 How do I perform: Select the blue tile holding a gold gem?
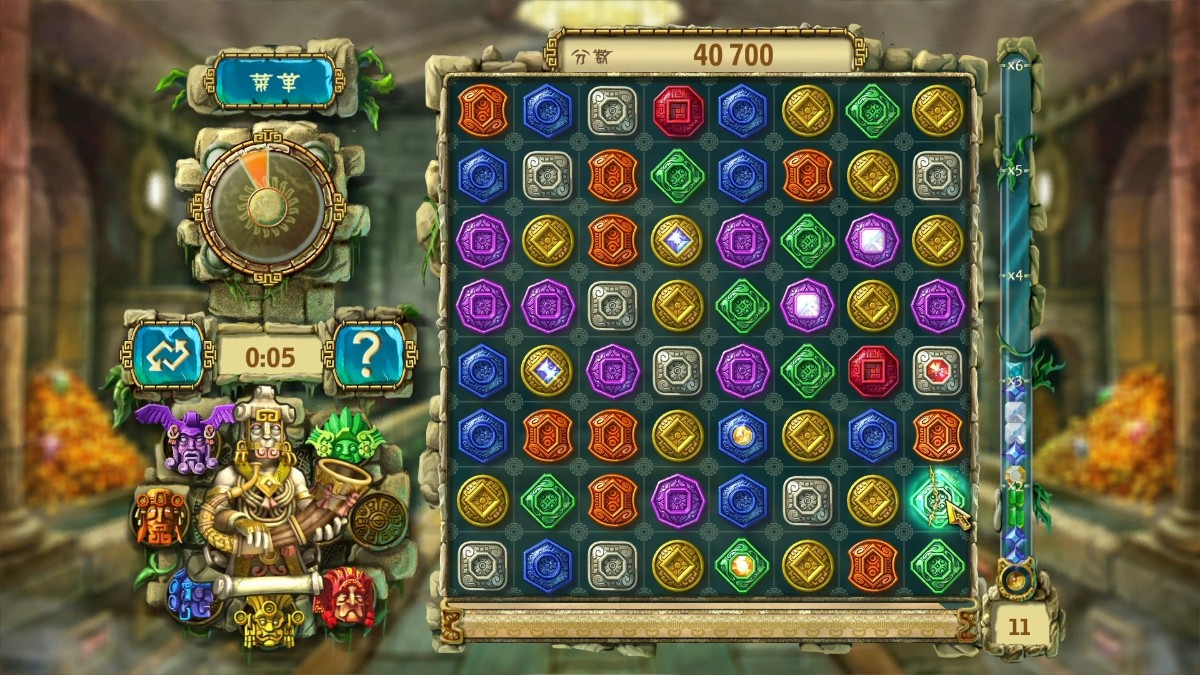coord(741,435)
